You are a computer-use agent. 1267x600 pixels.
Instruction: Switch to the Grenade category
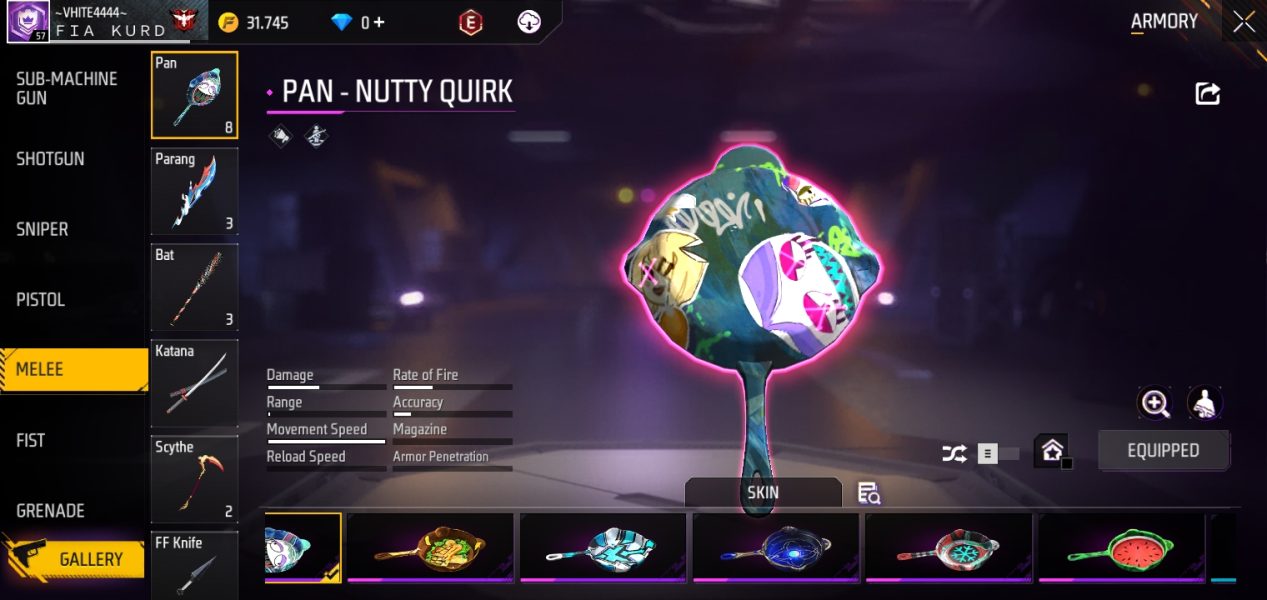coord(51,510)
